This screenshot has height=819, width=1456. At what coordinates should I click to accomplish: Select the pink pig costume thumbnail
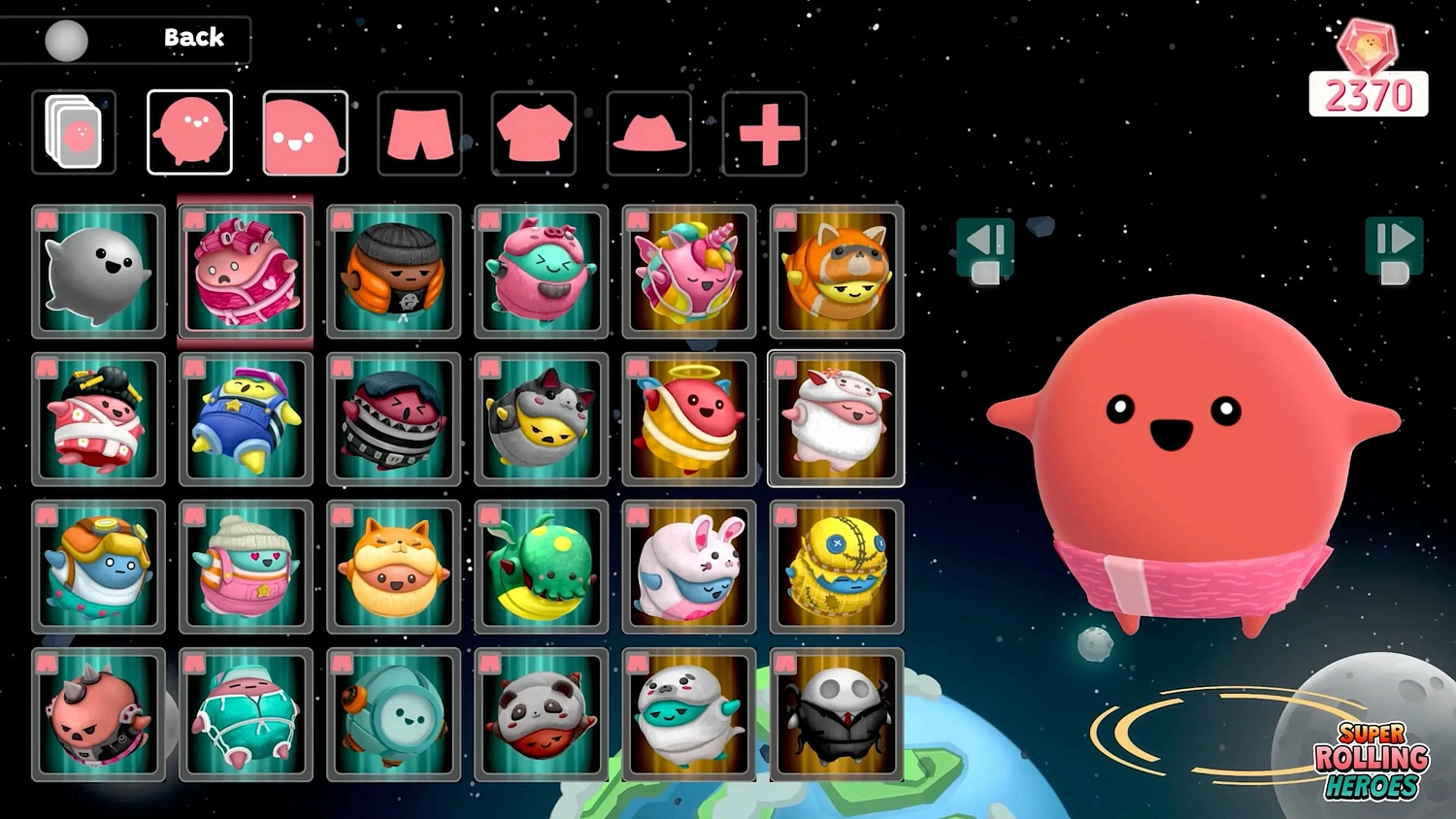(x=541, y=273)
